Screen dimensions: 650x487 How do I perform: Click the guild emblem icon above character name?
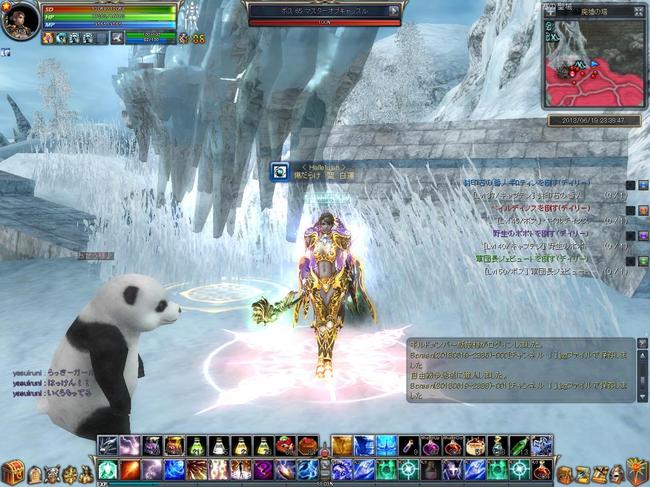pos(281,172)
